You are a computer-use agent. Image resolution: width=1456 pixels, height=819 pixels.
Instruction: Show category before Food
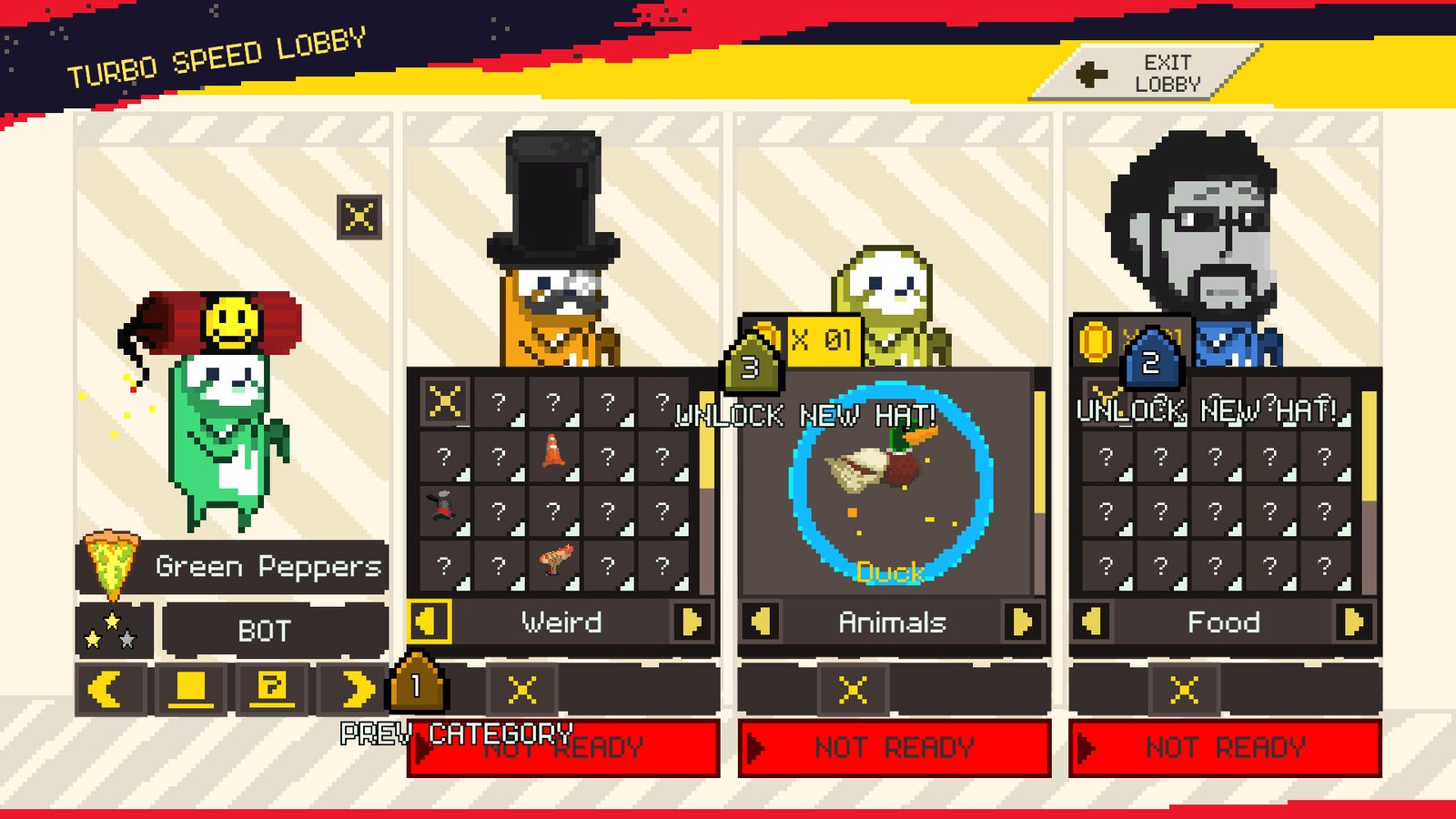point(1092,622)
